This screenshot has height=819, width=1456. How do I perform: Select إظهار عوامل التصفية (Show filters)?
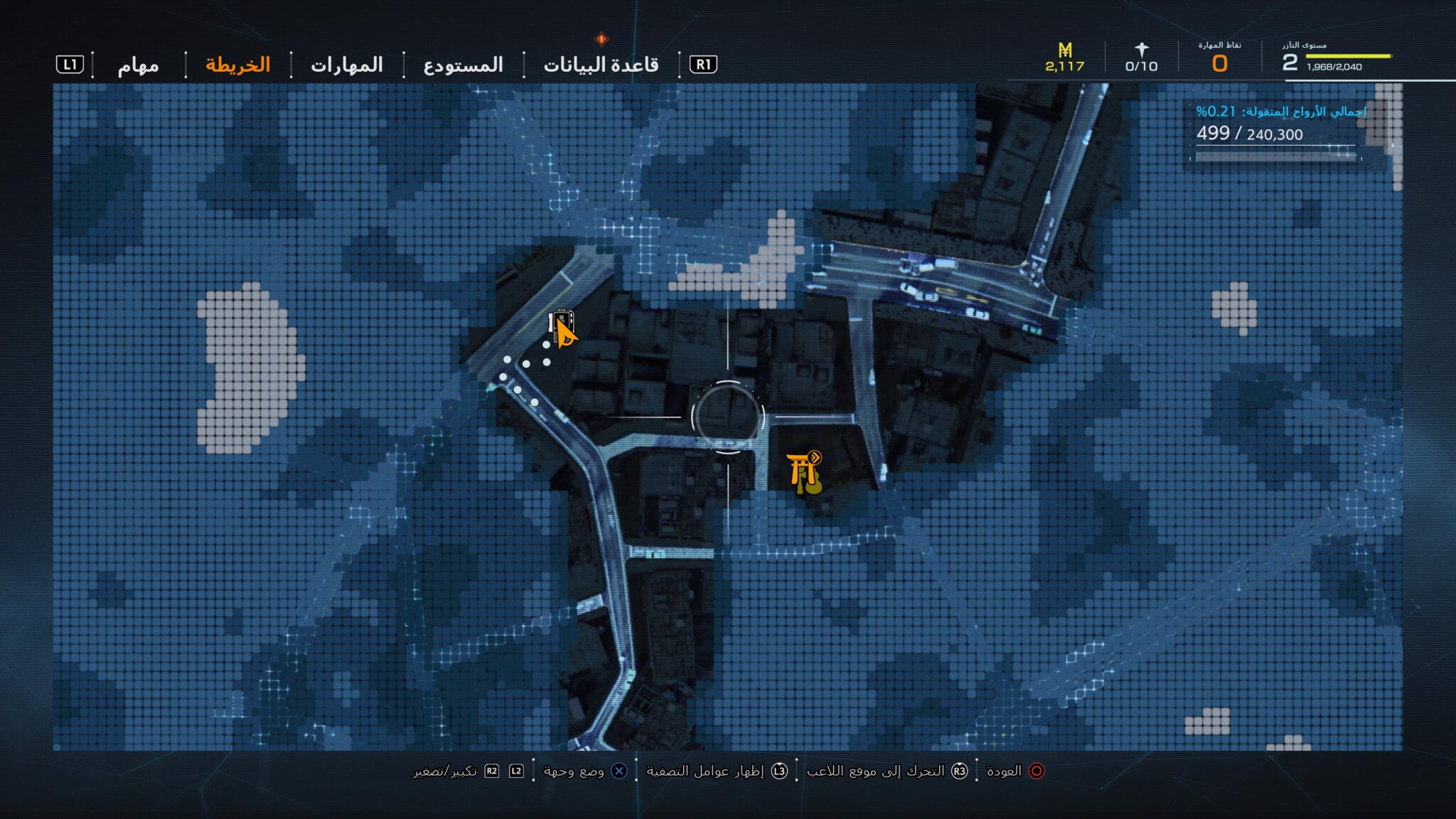[716, 771]
